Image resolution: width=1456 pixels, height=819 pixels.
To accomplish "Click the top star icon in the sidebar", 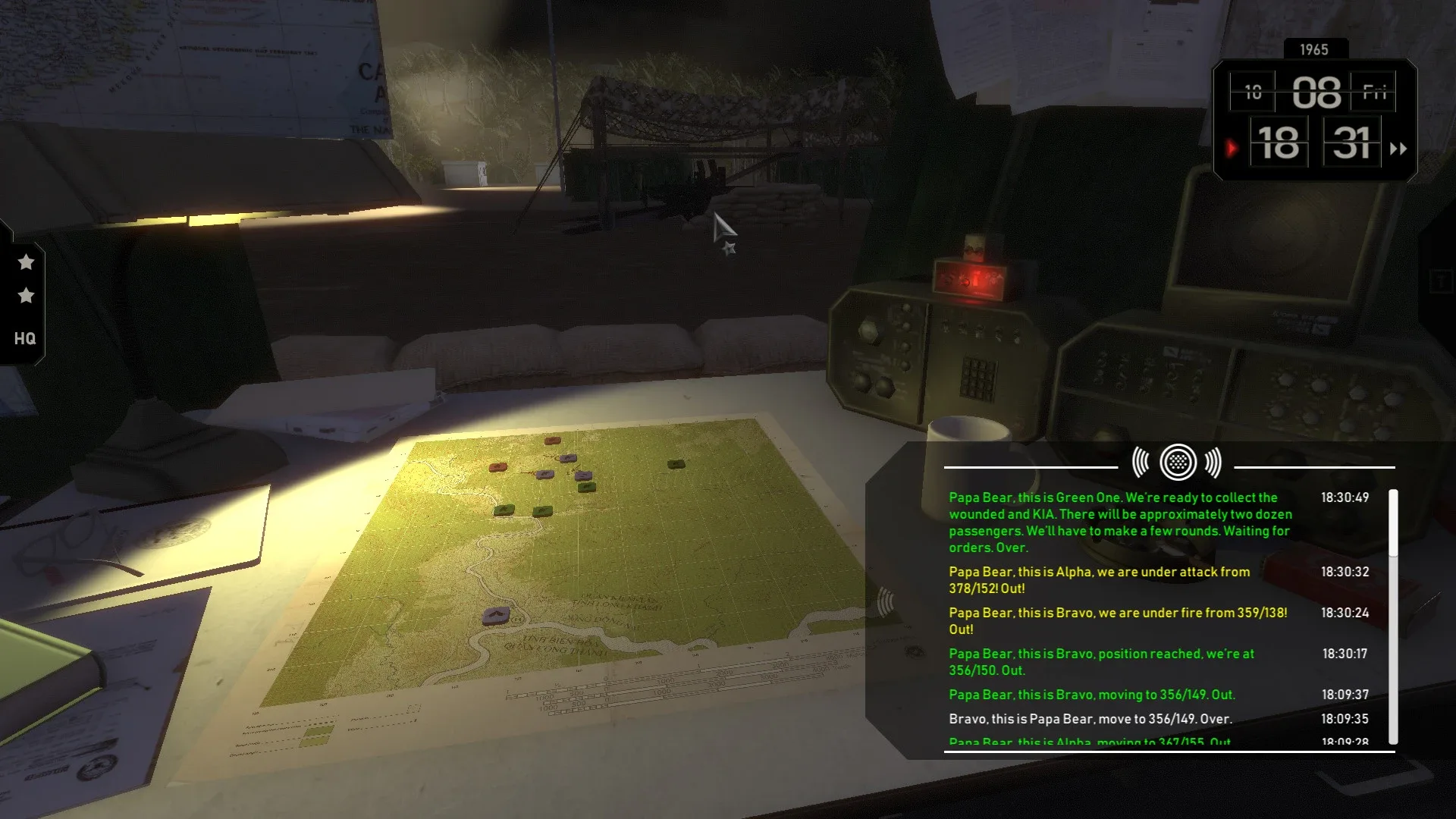I will coord(26,262).
